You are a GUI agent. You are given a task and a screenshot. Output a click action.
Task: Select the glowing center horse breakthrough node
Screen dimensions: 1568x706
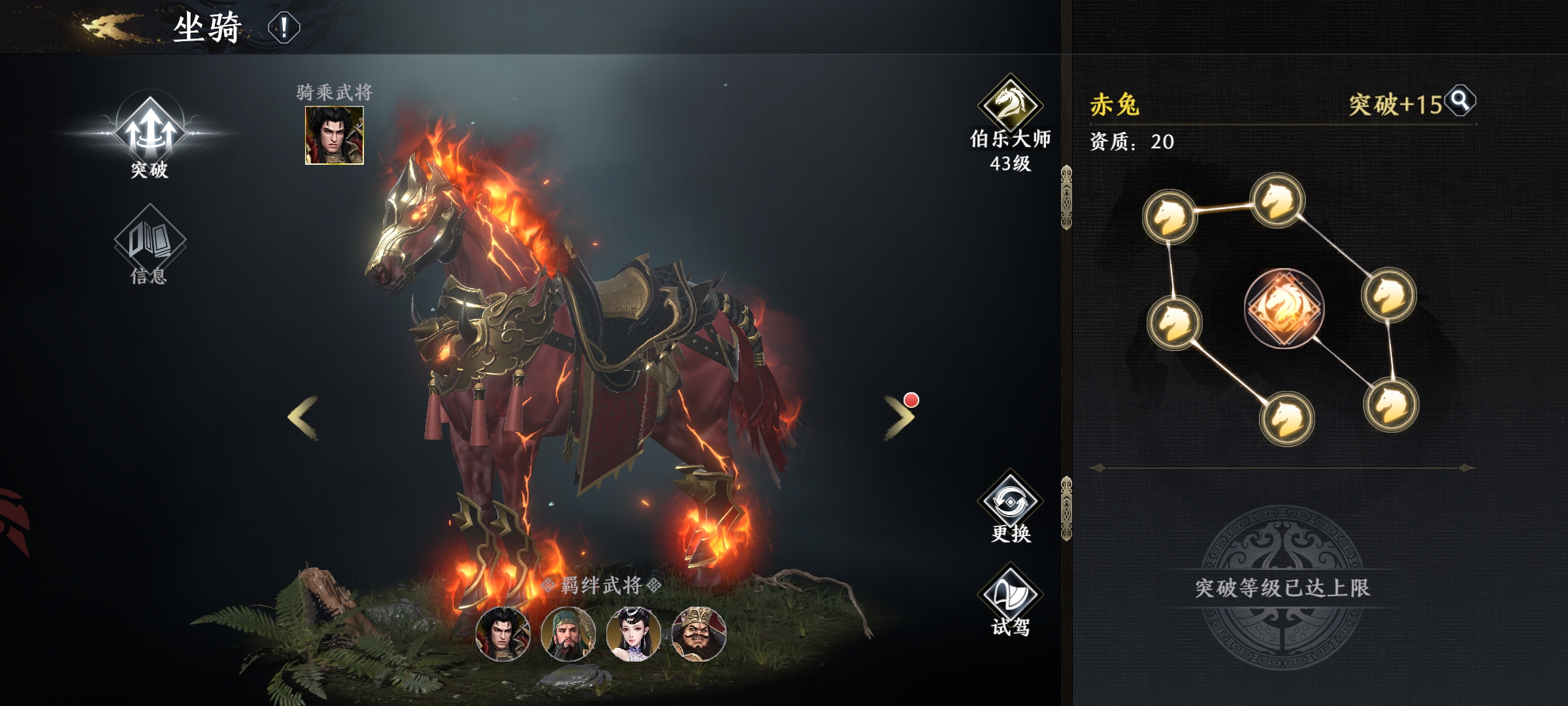[x=1284, y=308]
